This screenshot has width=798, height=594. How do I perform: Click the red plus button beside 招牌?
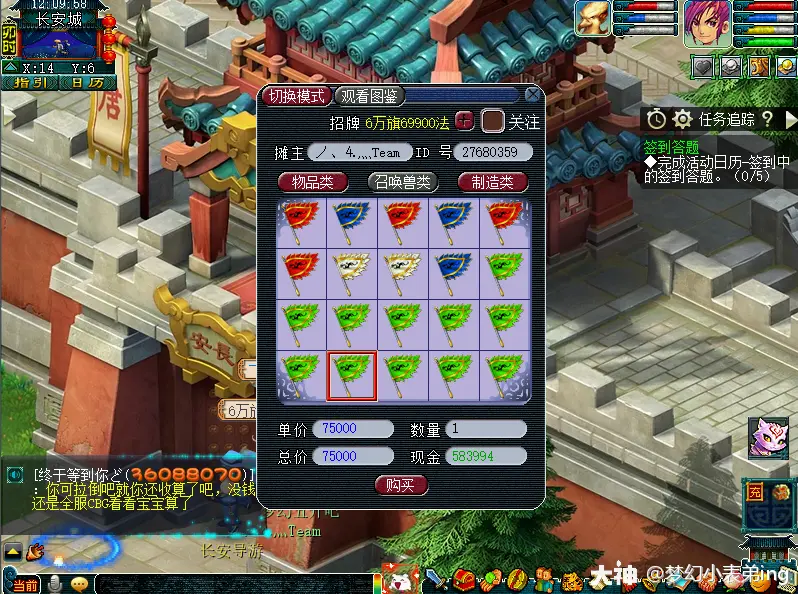(x=464, y=121)
